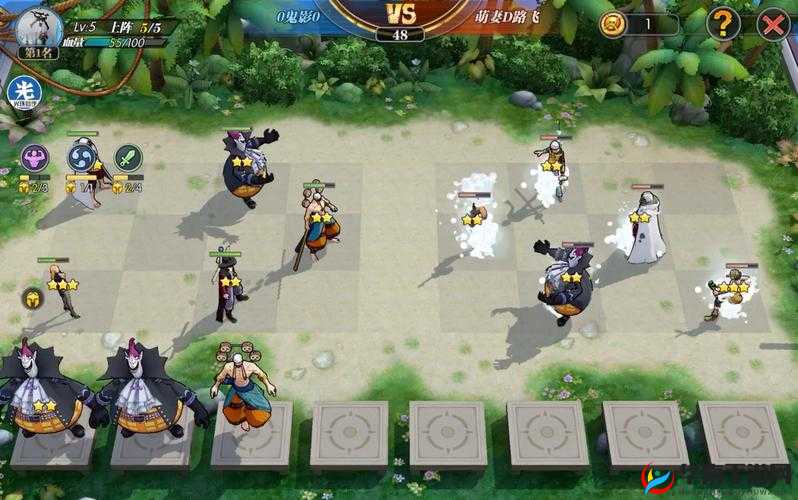Open help via the question mark button

(724, 25)
